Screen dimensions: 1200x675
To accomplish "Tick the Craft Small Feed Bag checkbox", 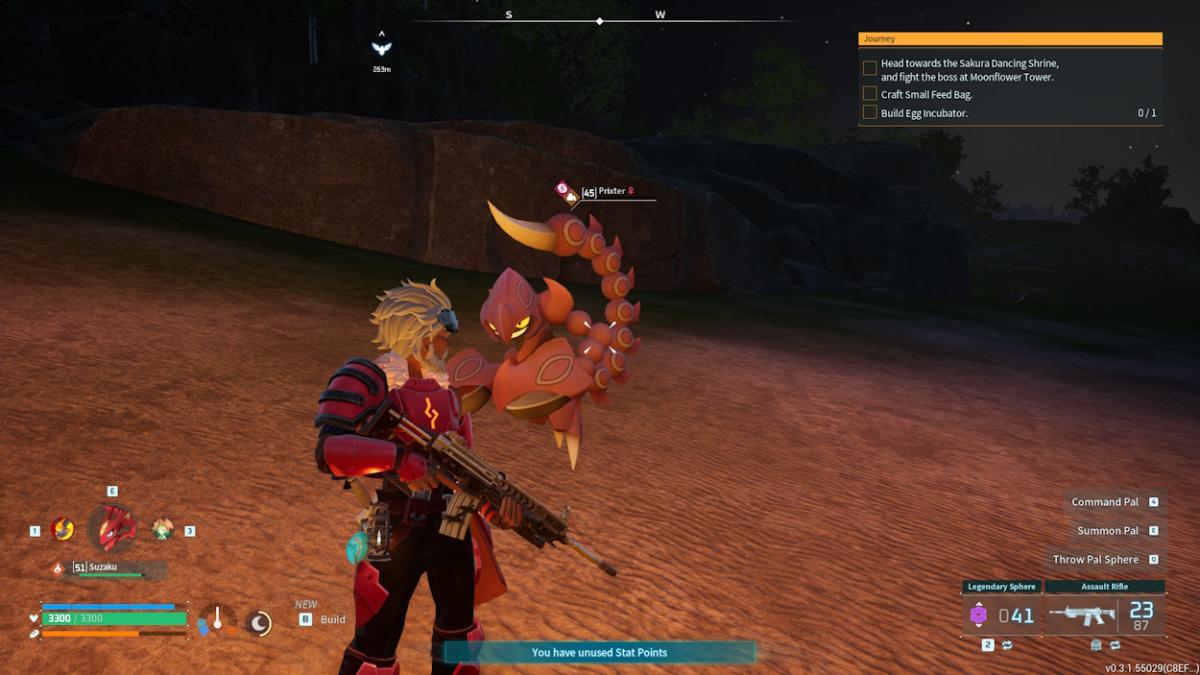I will (x=870, y=94).
